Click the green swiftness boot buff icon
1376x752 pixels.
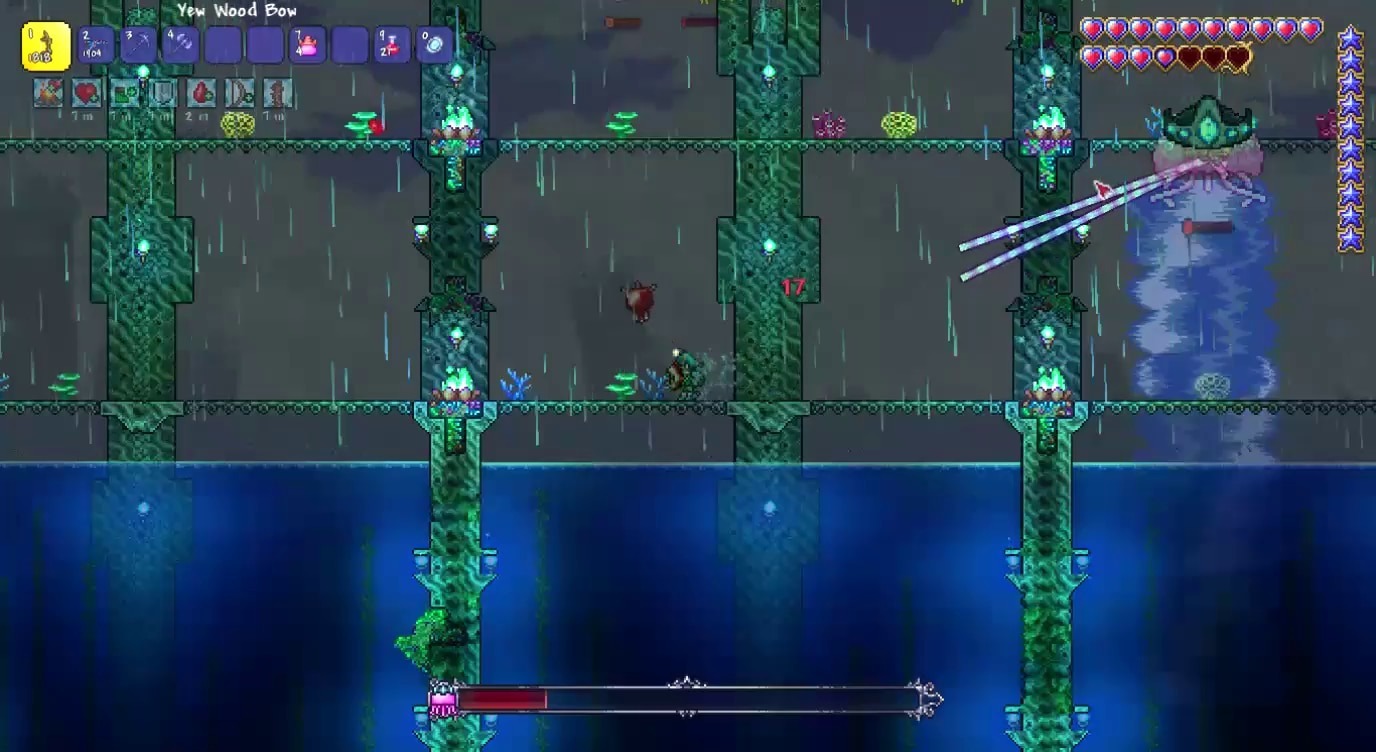click(125, 93)
